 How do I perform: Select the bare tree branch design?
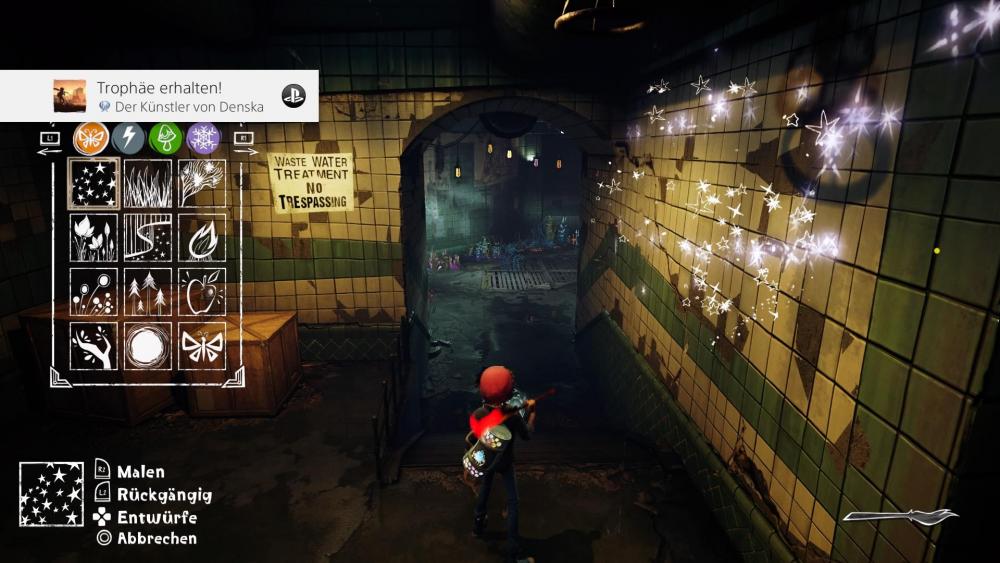94,346
